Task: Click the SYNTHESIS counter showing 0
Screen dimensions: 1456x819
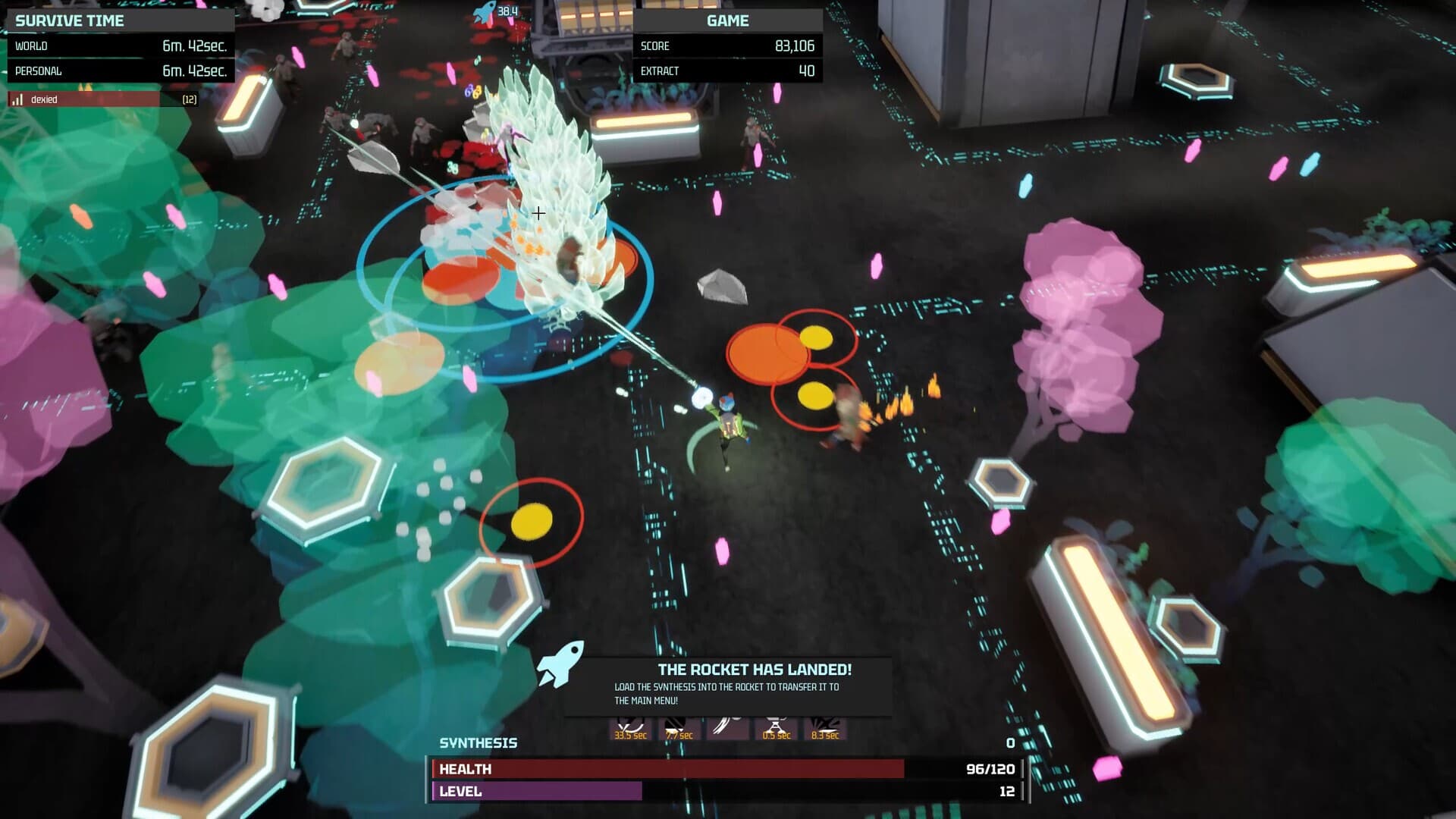Action: (x=1009, y=743)
